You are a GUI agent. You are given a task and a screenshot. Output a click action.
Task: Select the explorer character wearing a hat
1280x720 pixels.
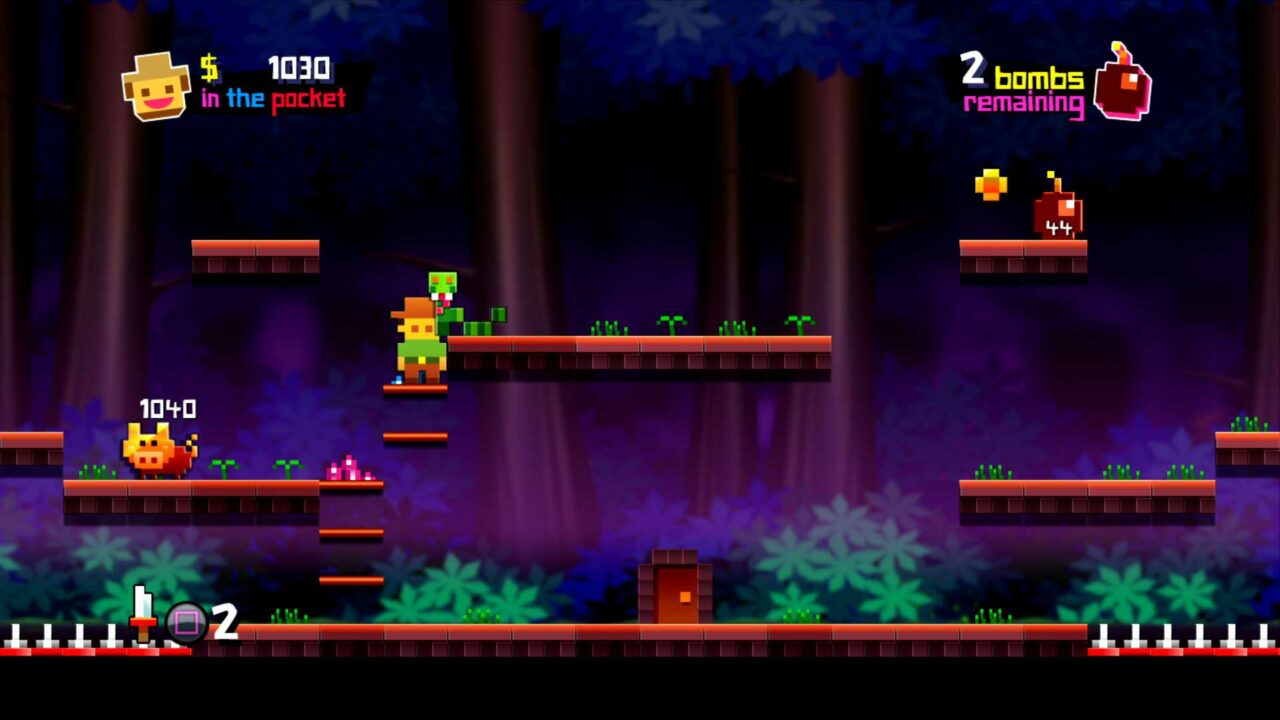coord(420,340)
